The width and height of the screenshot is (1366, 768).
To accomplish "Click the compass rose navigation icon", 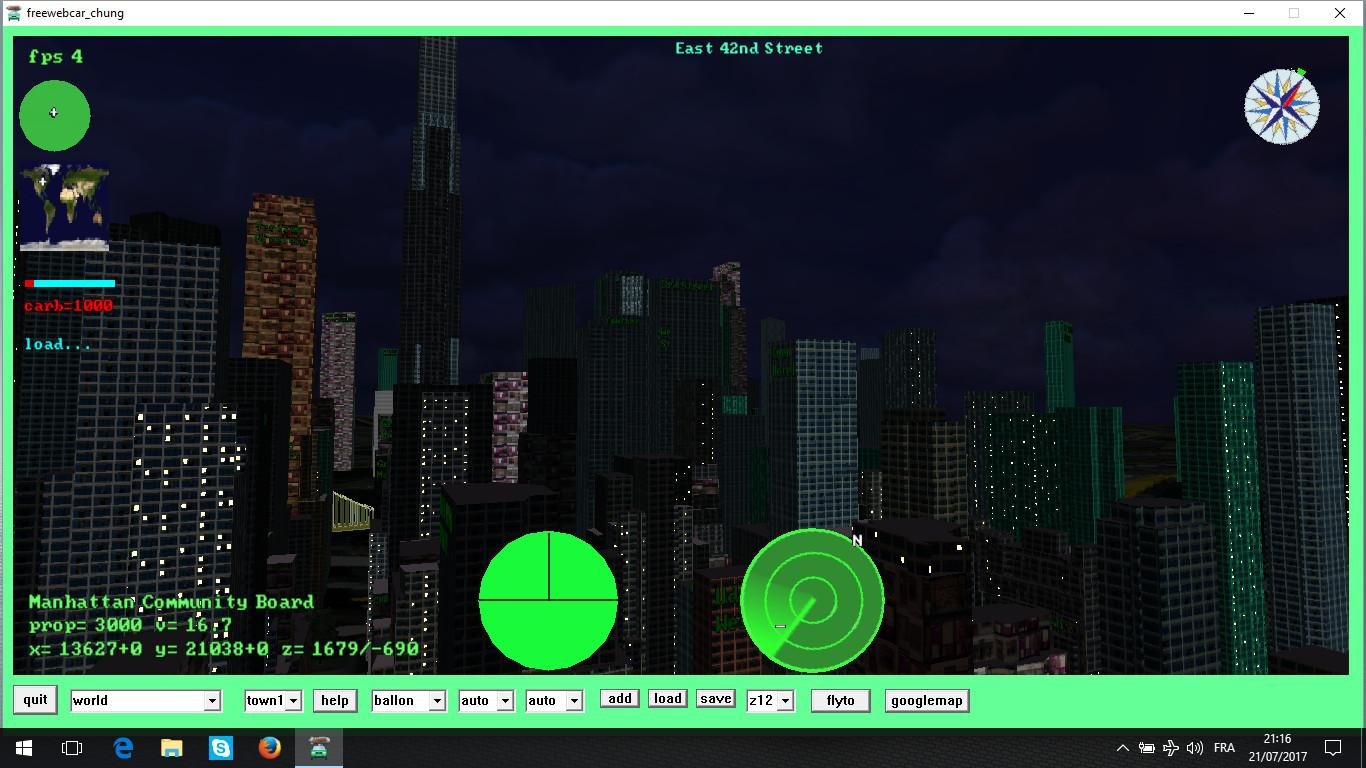I will pyautogui.click(x=1282, y=105).
